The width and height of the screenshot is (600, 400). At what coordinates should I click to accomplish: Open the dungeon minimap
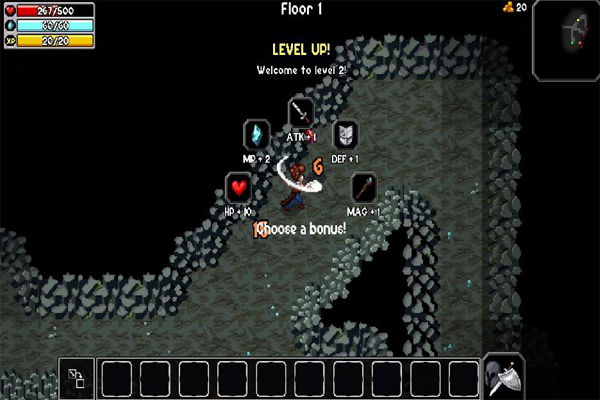[565, 40]
